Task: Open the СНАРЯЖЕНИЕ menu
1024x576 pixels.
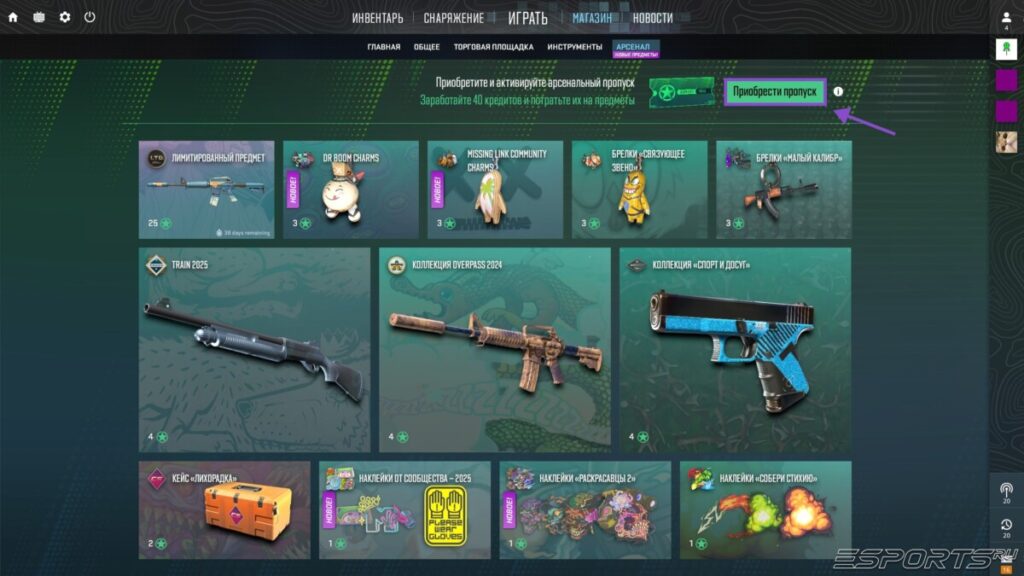Action: (453, 18)
